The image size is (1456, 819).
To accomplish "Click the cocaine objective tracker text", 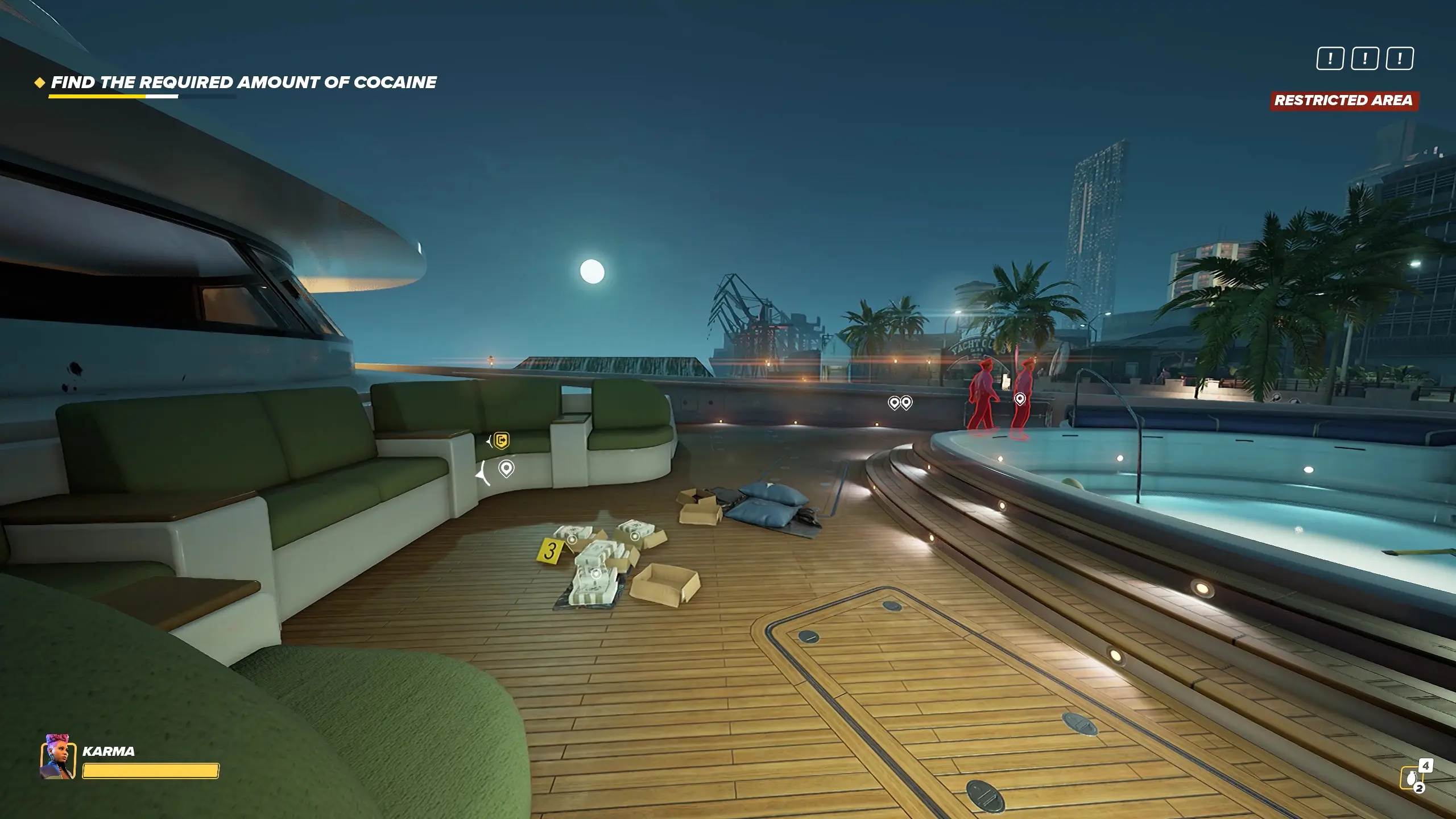I will tap(243, 83).
